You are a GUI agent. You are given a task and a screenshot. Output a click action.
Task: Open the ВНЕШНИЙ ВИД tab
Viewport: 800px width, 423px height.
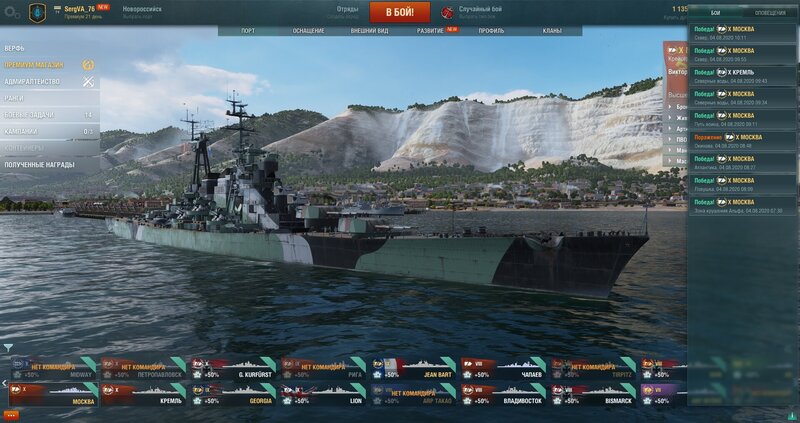click(x=370, y=31)
